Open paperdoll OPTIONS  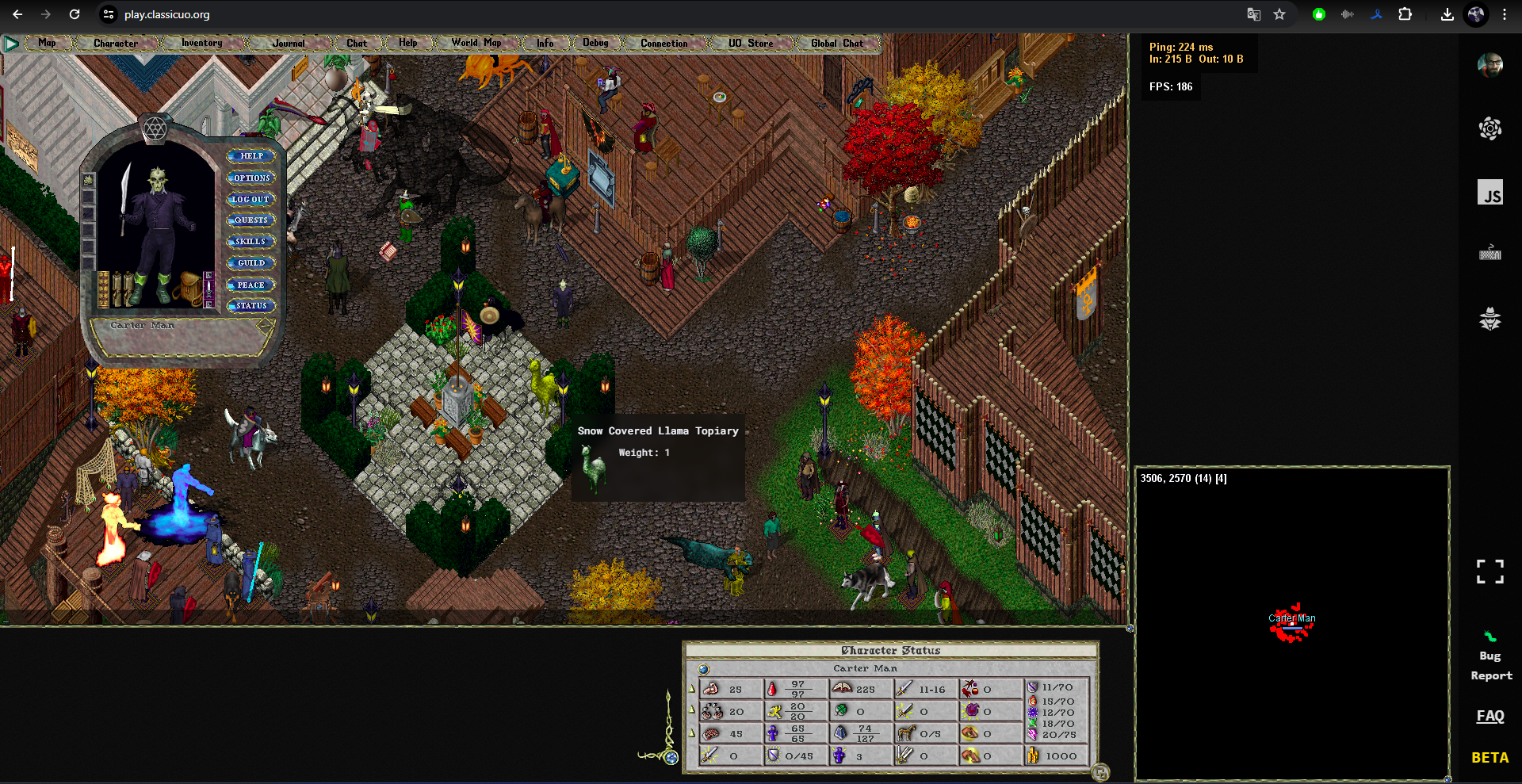(x=251, y=178)
